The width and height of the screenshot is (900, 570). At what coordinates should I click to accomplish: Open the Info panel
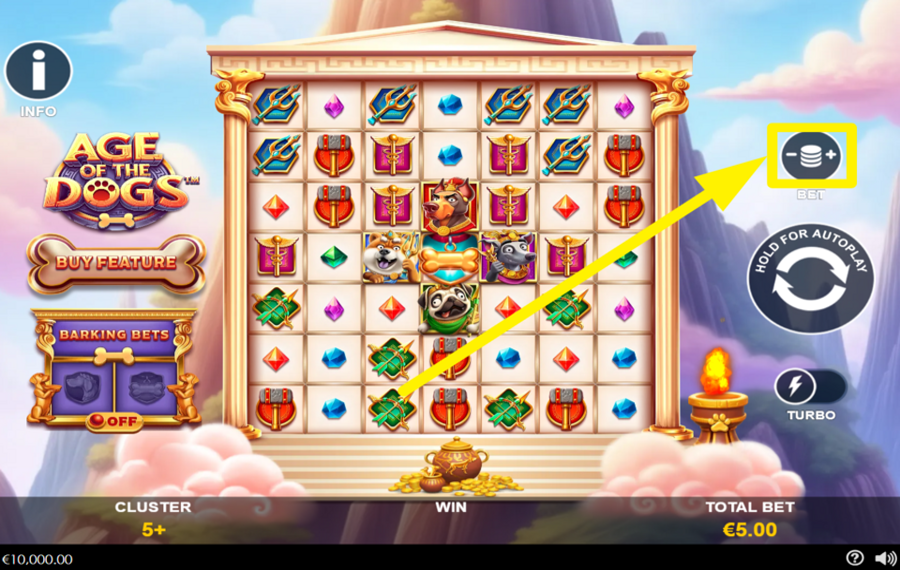pos(38,71)
